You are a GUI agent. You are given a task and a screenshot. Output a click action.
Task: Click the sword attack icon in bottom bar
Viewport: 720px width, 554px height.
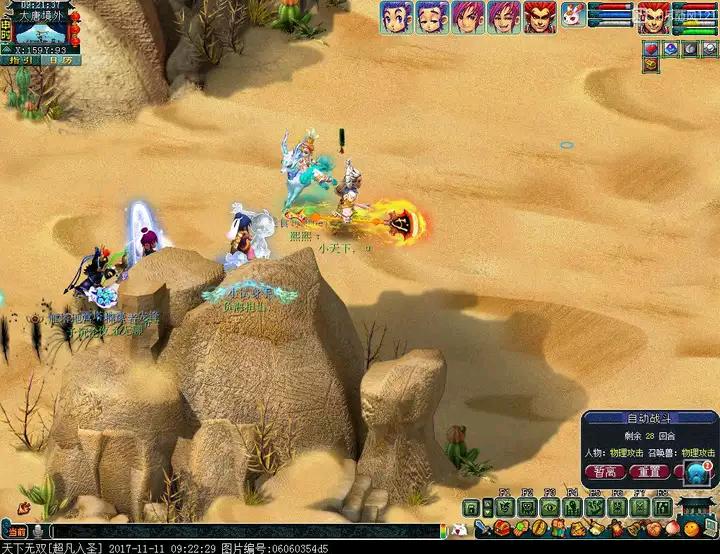tap(481, 528)
